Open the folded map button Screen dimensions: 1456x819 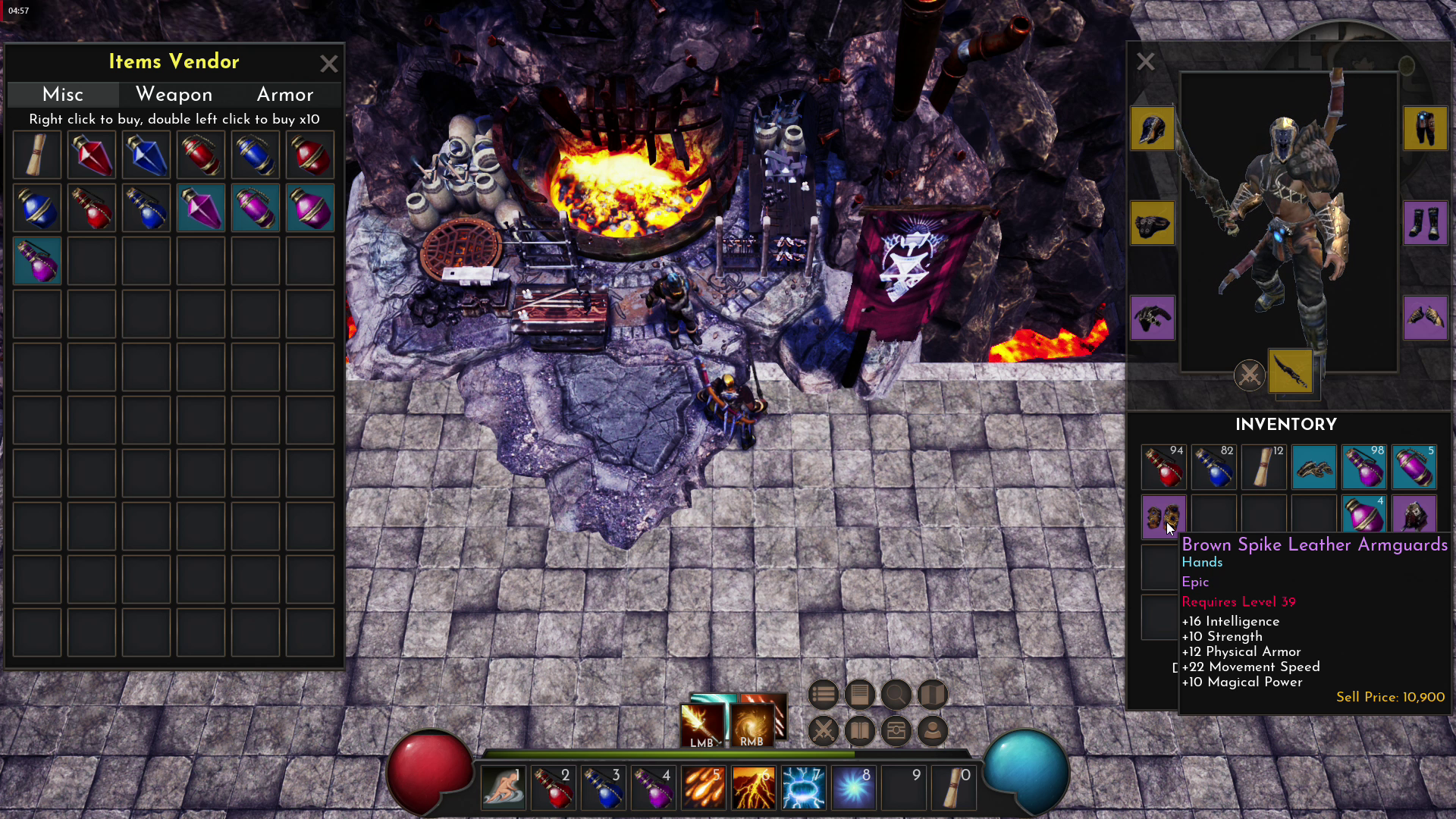[932, 694]
